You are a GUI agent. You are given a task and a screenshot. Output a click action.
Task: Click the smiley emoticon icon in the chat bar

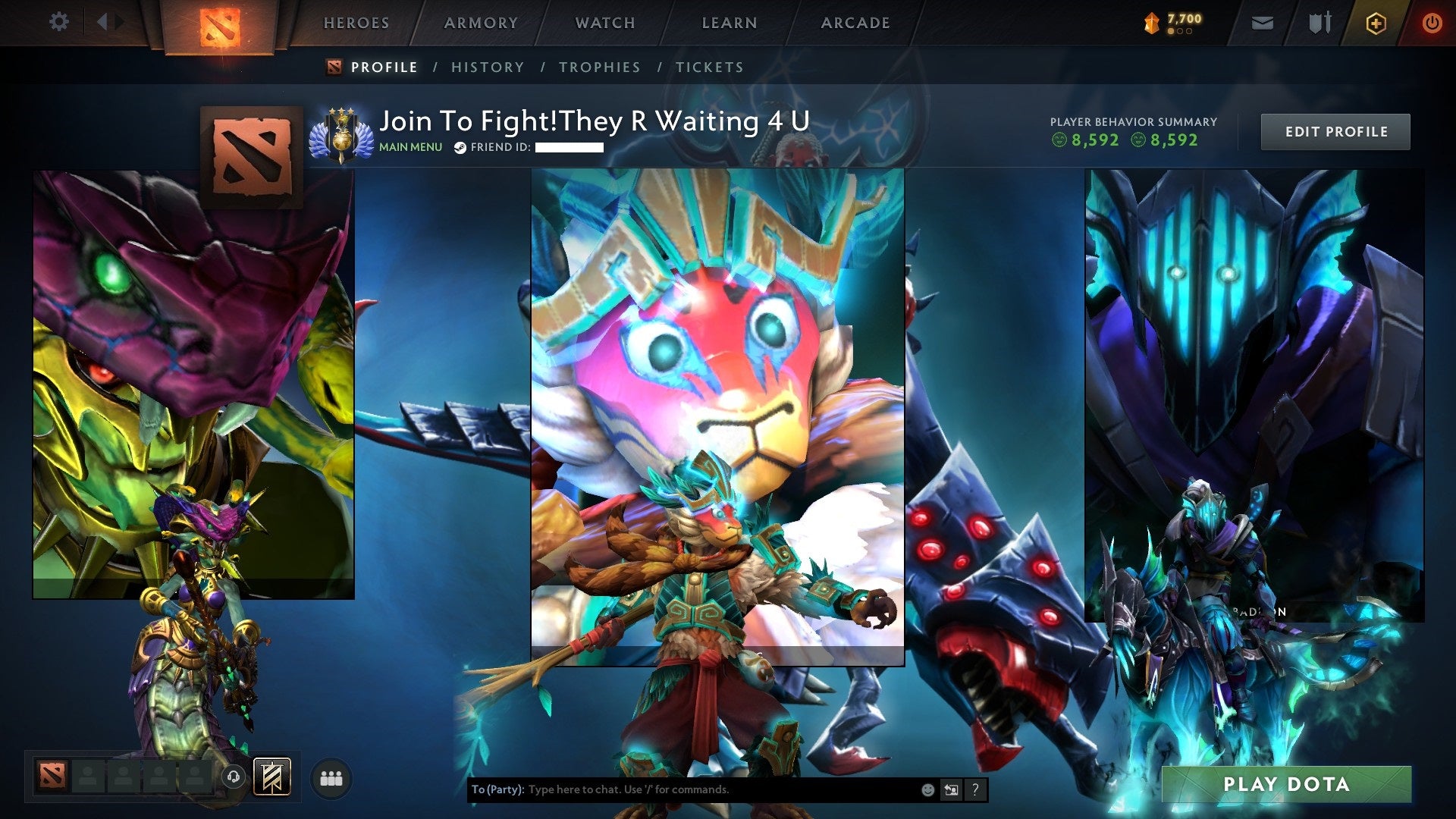tap(927, 789)
